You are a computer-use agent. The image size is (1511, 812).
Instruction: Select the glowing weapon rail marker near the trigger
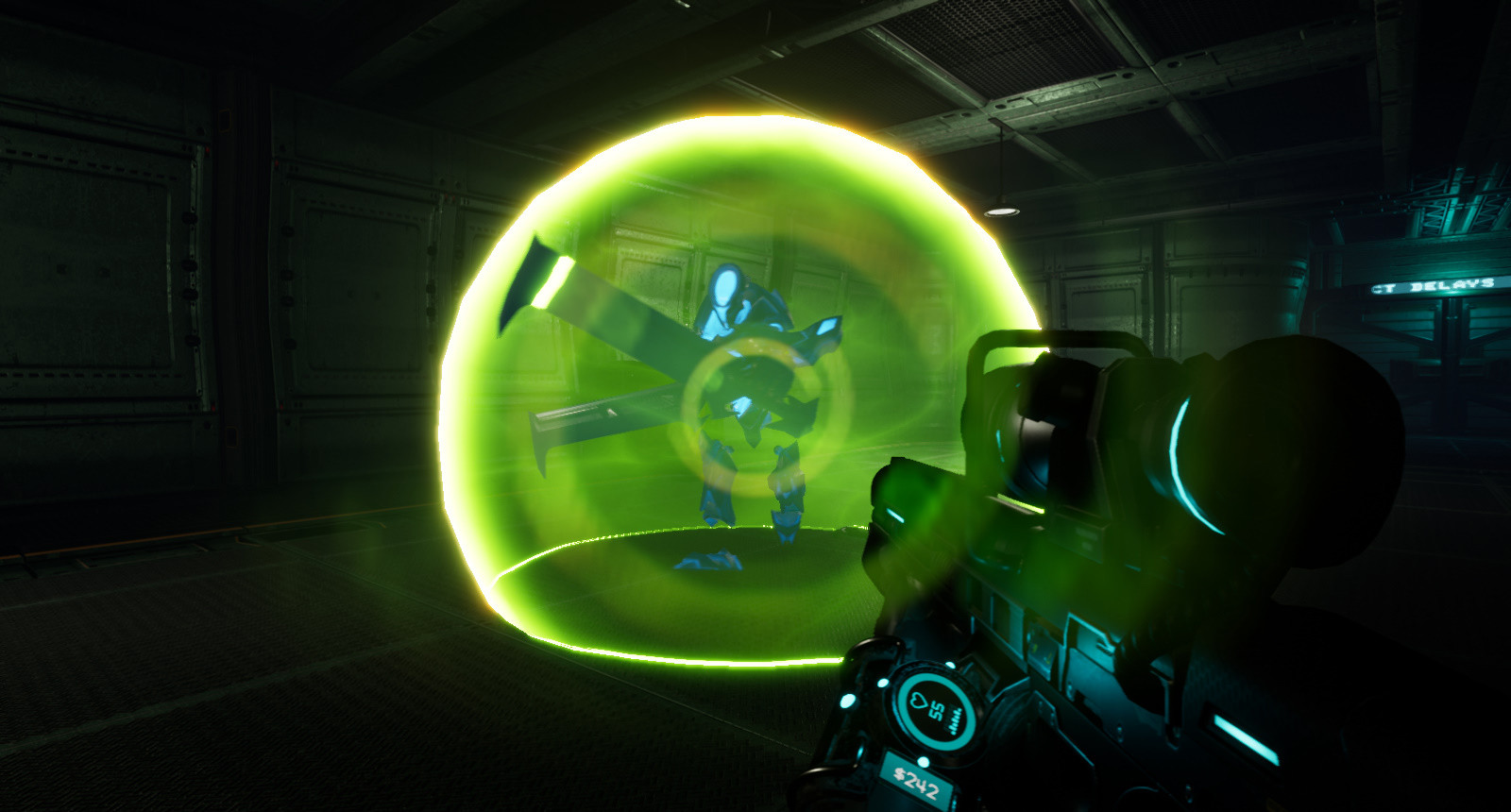pos(1018,505)
